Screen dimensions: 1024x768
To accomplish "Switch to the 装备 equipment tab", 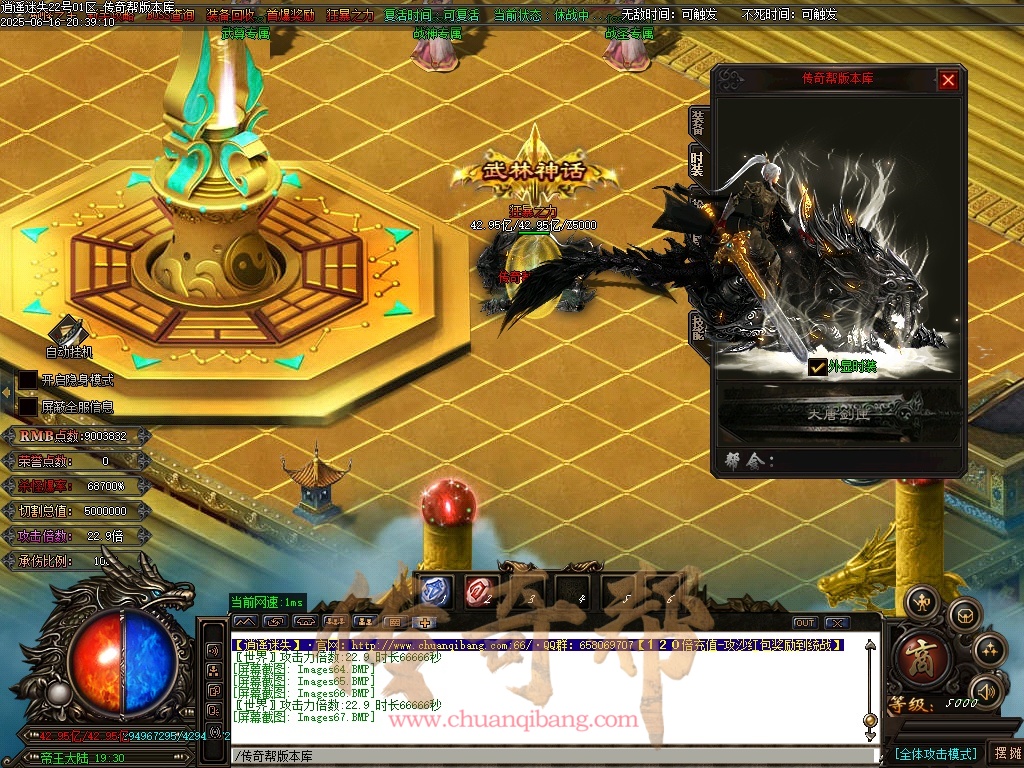I will (696, 121).
